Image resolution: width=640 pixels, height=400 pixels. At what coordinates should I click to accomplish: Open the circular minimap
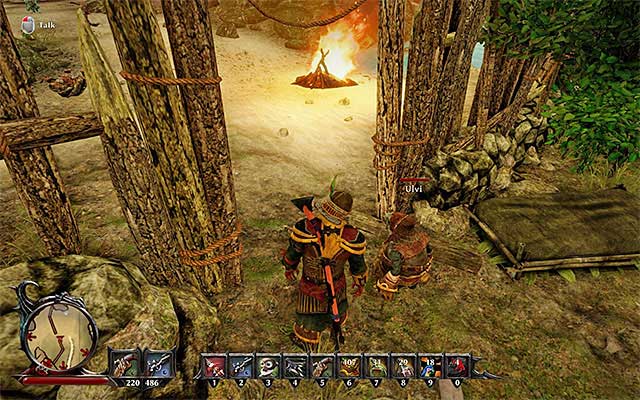[x=59, y=333]
